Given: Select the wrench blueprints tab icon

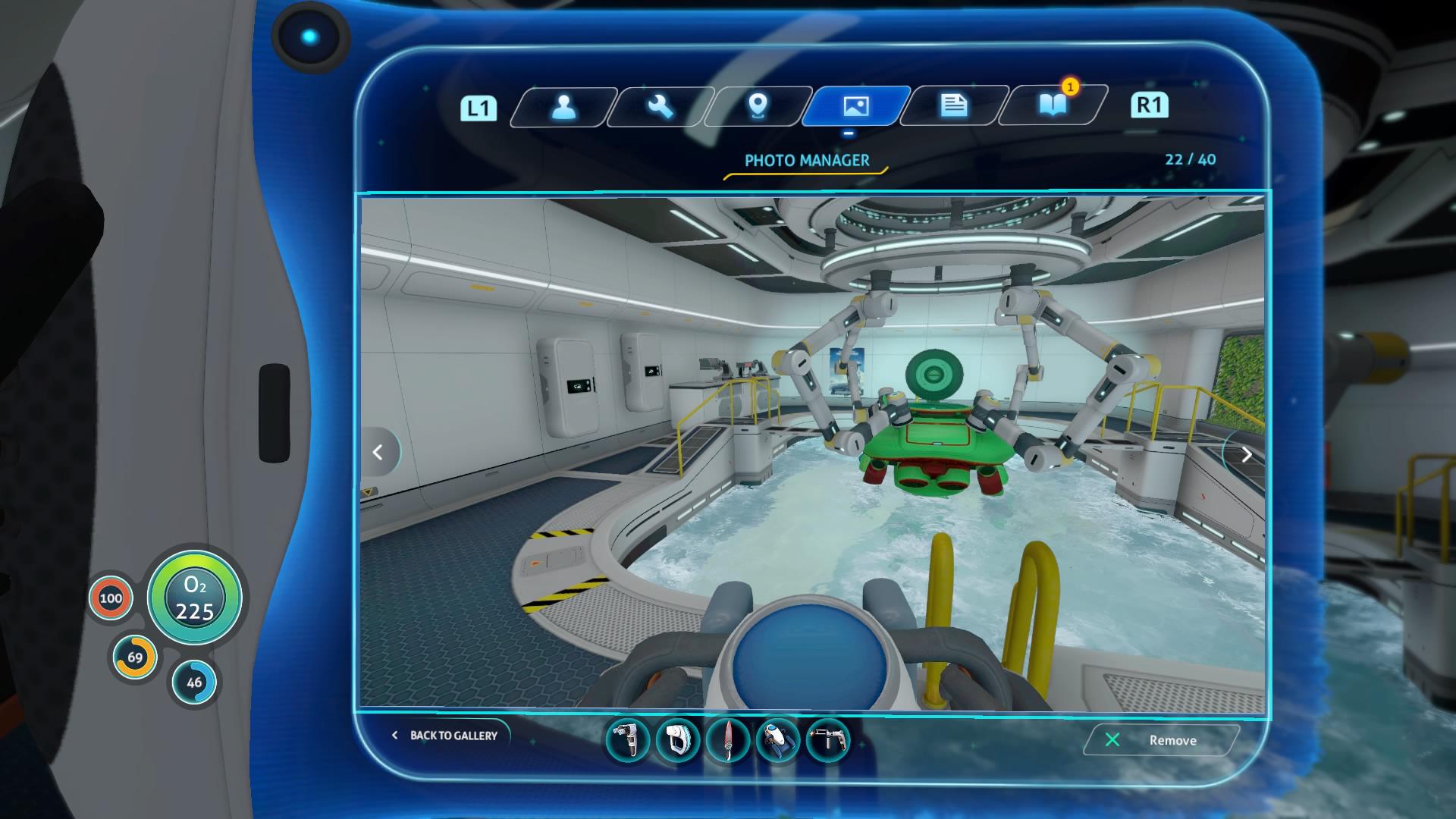Looking at the screenshot, I should (x=658, y=106).
